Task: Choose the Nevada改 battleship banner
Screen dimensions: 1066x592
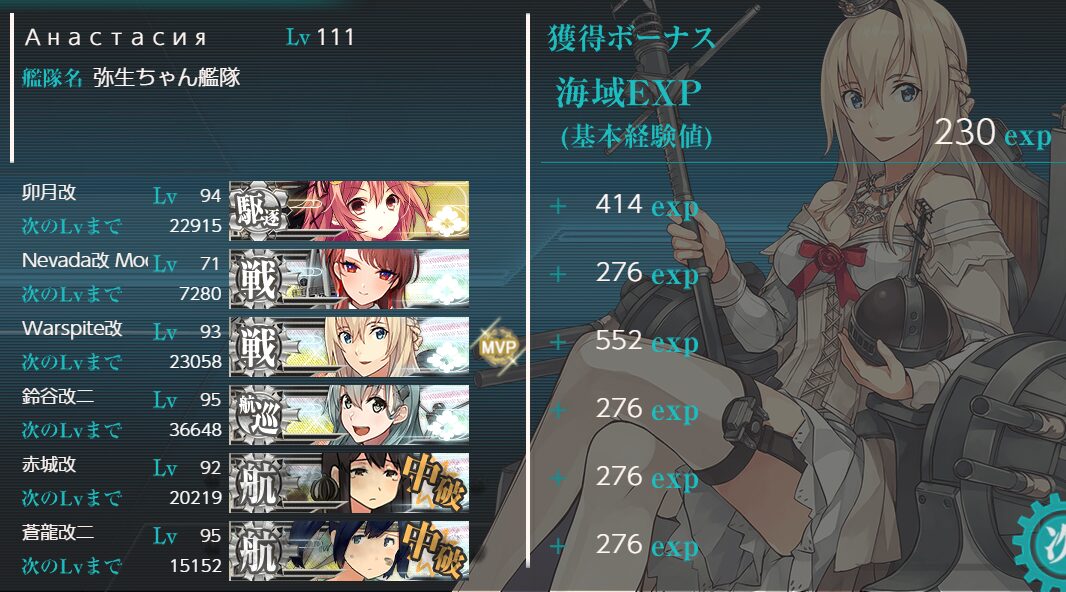Action: 349,276
